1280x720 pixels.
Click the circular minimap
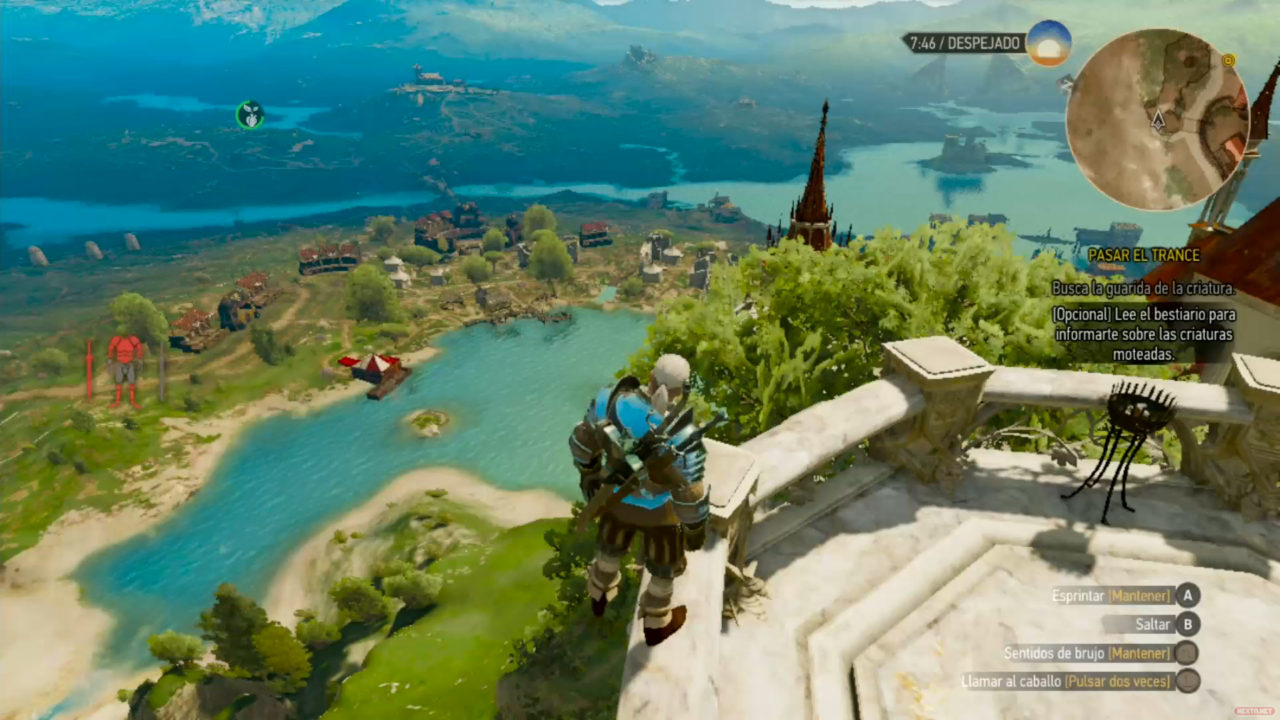(x=1157, y=120)
